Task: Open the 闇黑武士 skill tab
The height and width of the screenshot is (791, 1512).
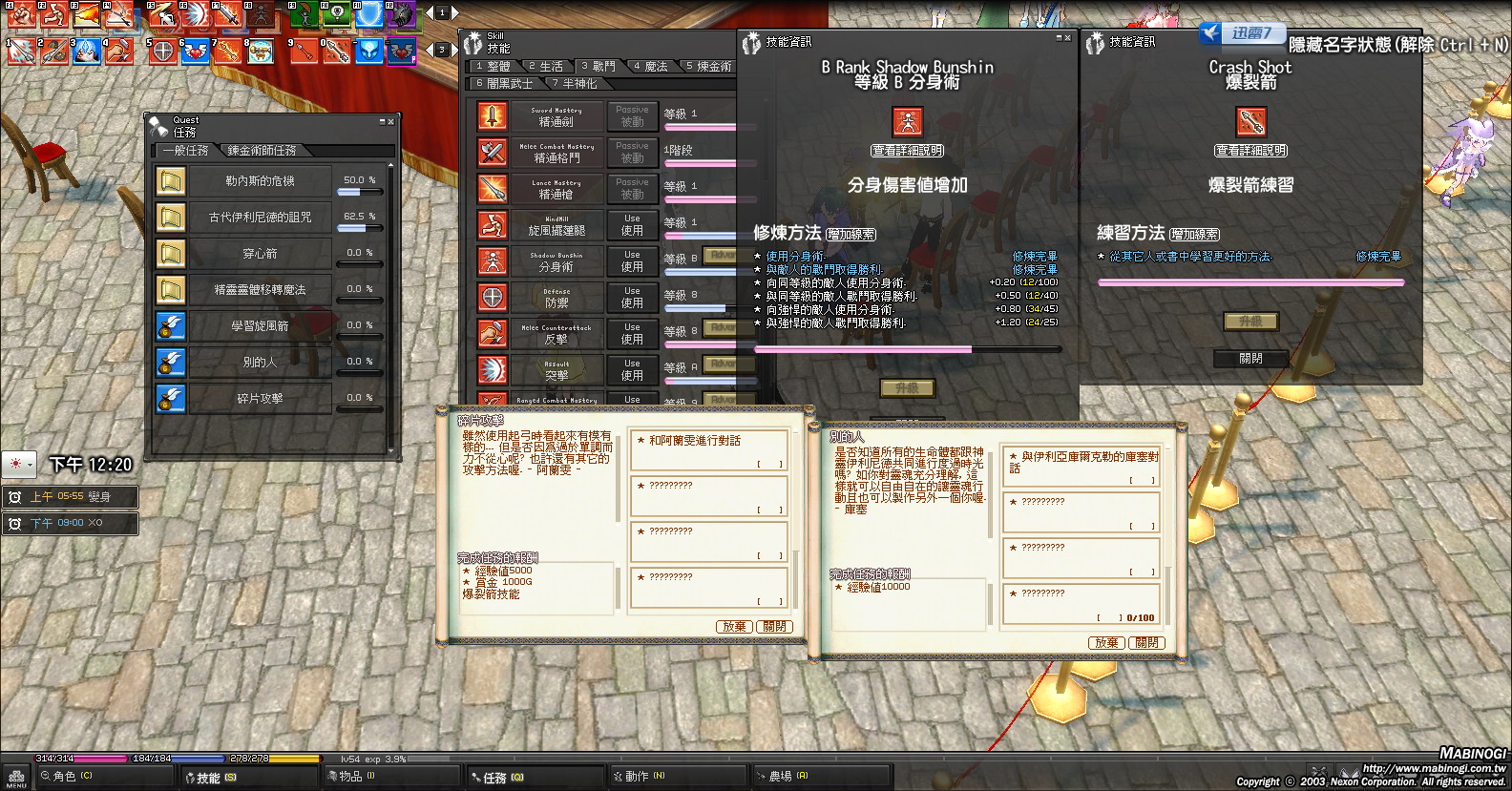Action: 505,84
